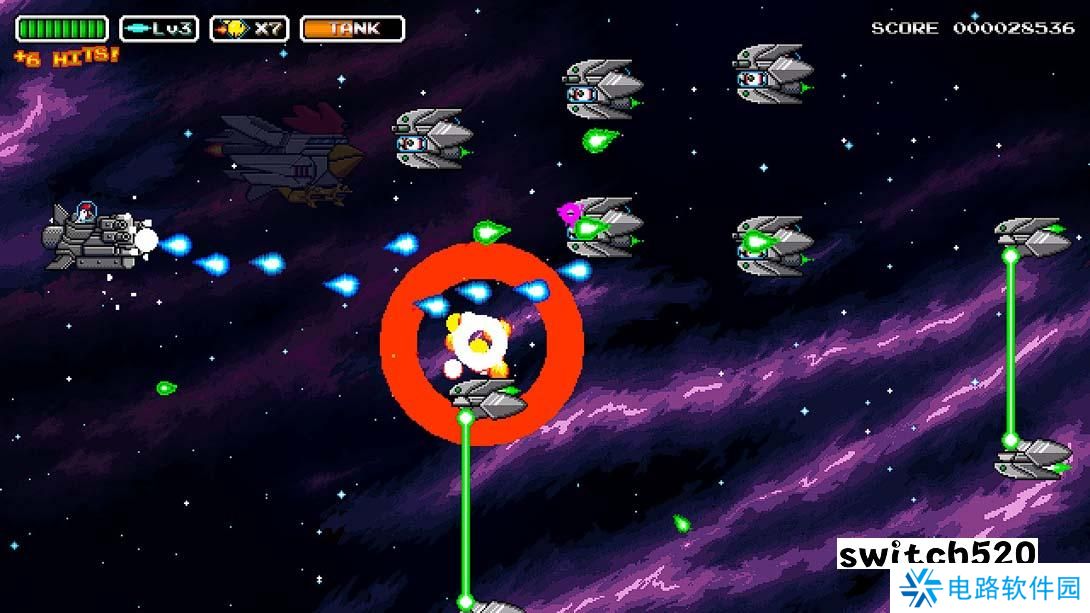Select the Lv3 weapon level indicator

click(x=159, y=28)
